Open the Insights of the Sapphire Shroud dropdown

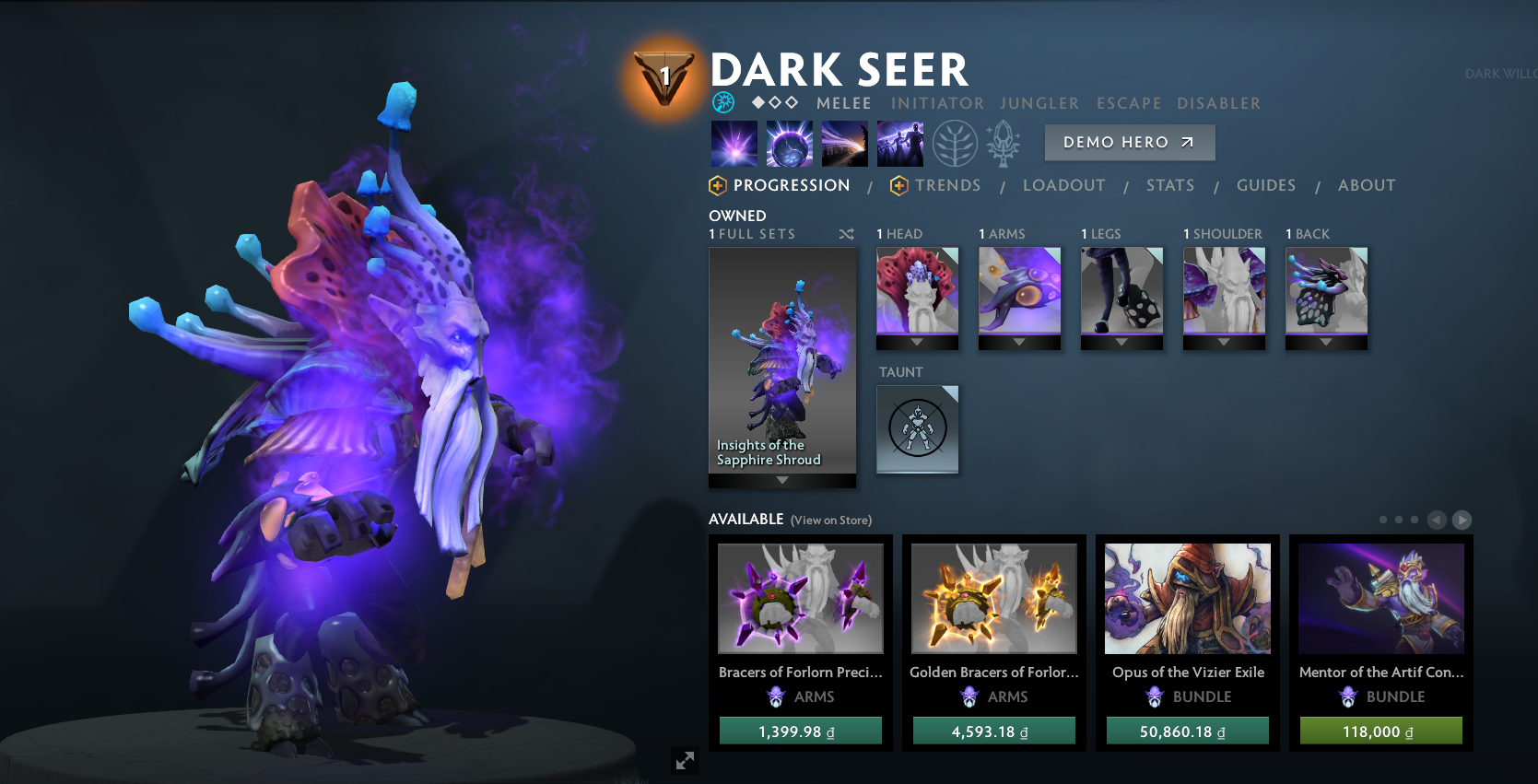click(x=782, y=479)
